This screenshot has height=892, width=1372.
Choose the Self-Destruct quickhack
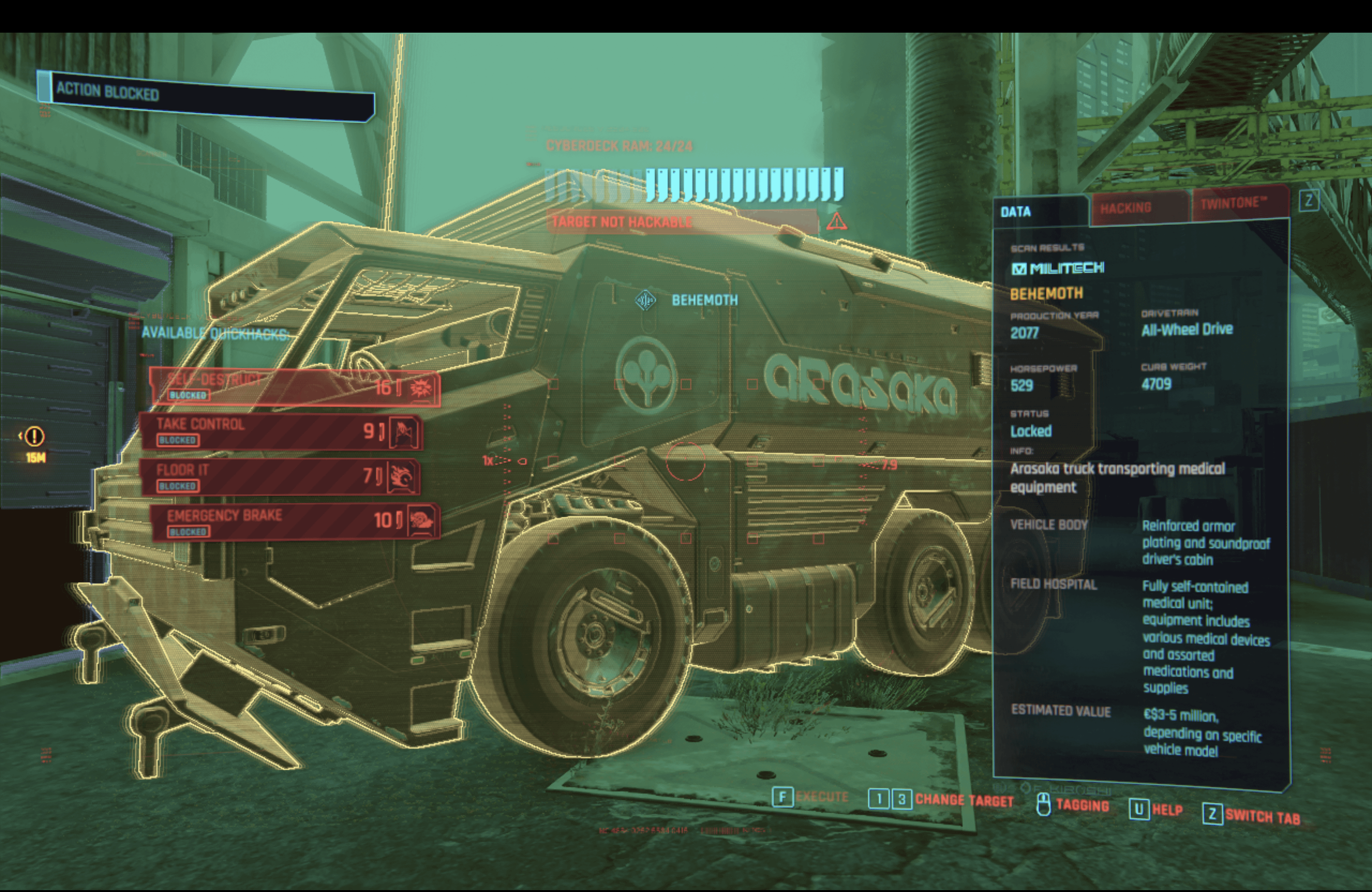click(x=295, y=387)
